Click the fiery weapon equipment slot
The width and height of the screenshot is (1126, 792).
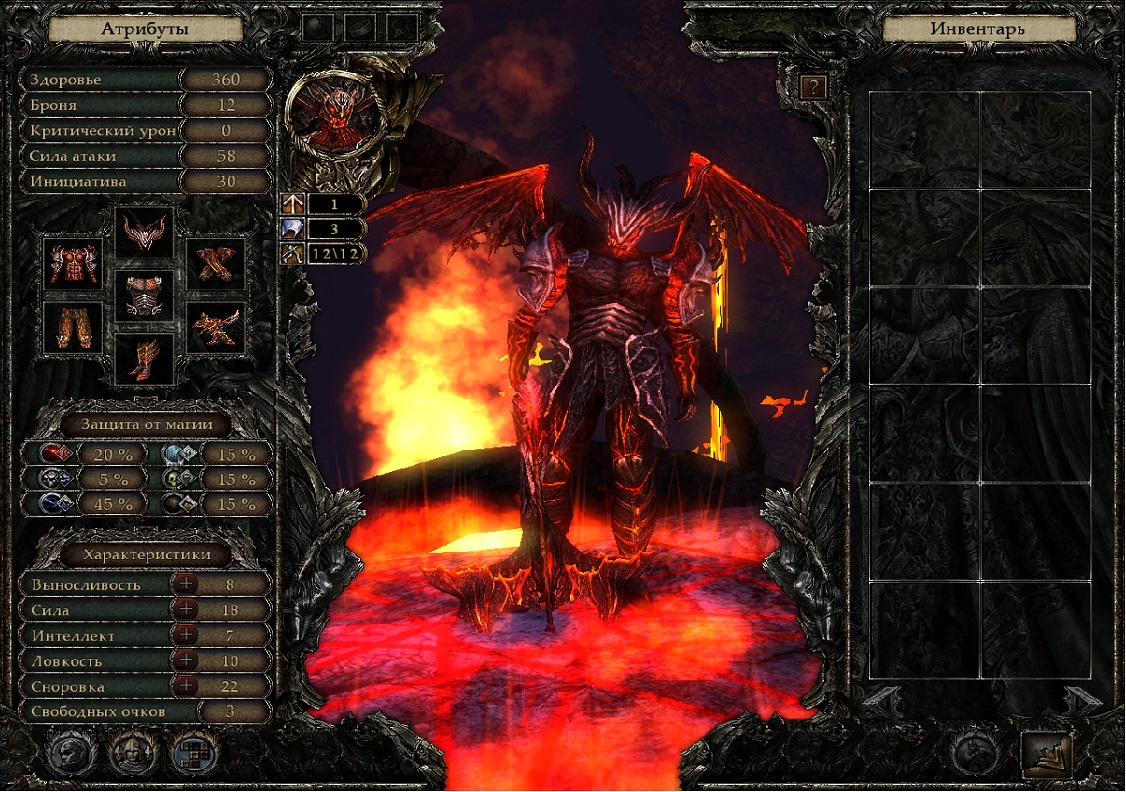point(216,326)
